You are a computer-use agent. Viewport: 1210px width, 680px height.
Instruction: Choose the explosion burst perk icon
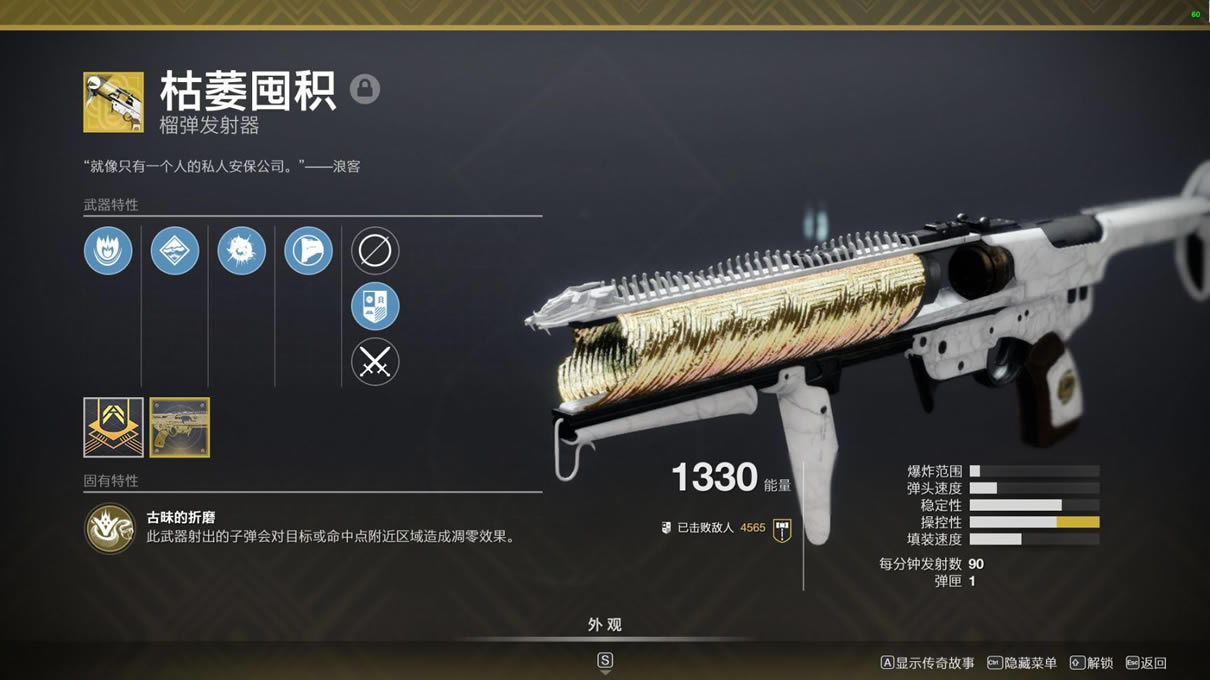(241, 250)
